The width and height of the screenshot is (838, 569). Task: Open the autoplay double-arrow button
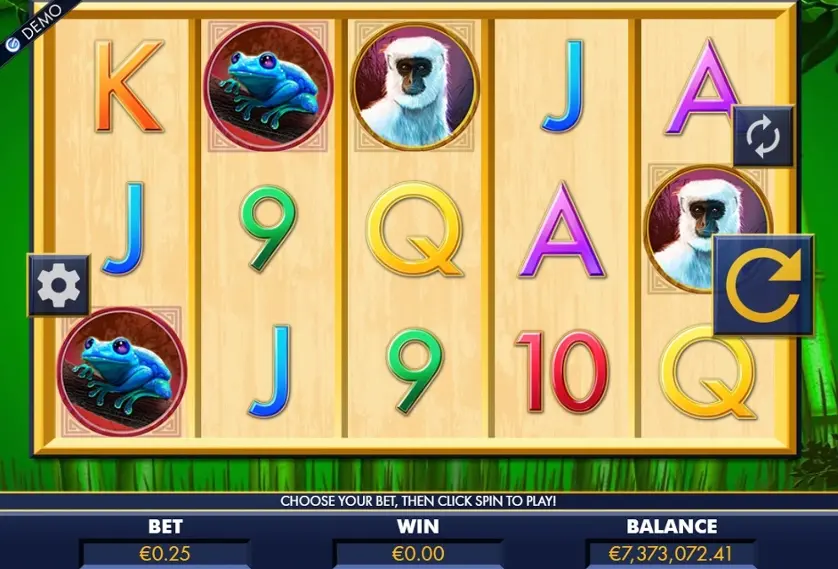(x=762, y=137)
